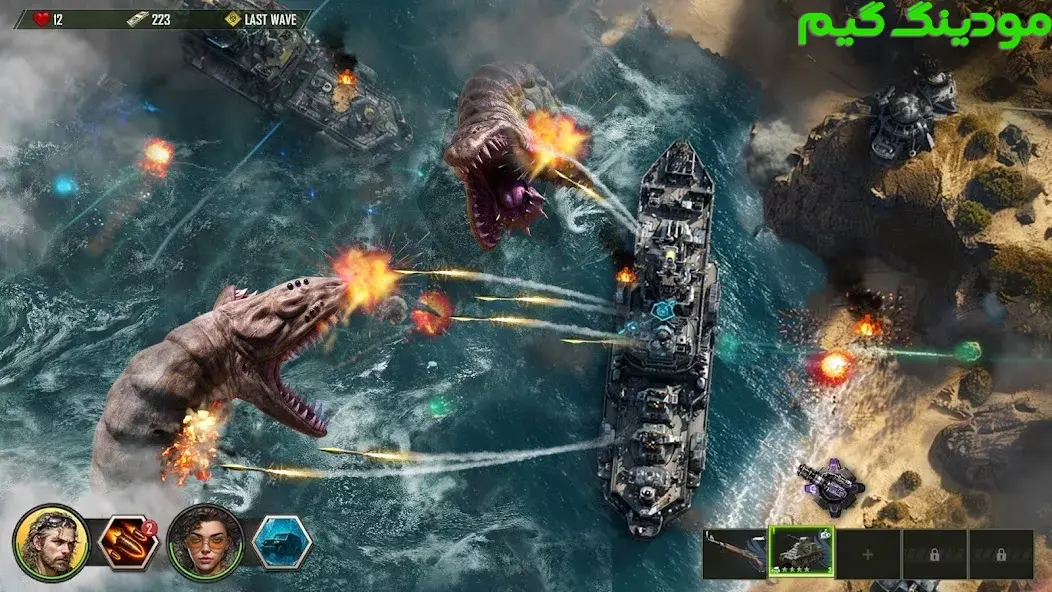Image resolution: width=1052 pixels, height=592 pixels.
Task: Click the empty plus unit slot
Action: (x=868, y=554)
